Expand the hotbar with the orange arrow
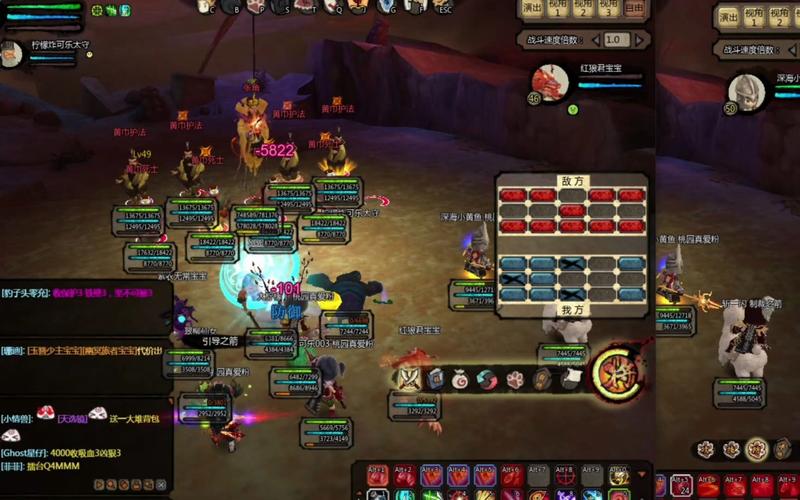800x500 pixels. pos(641,473)
